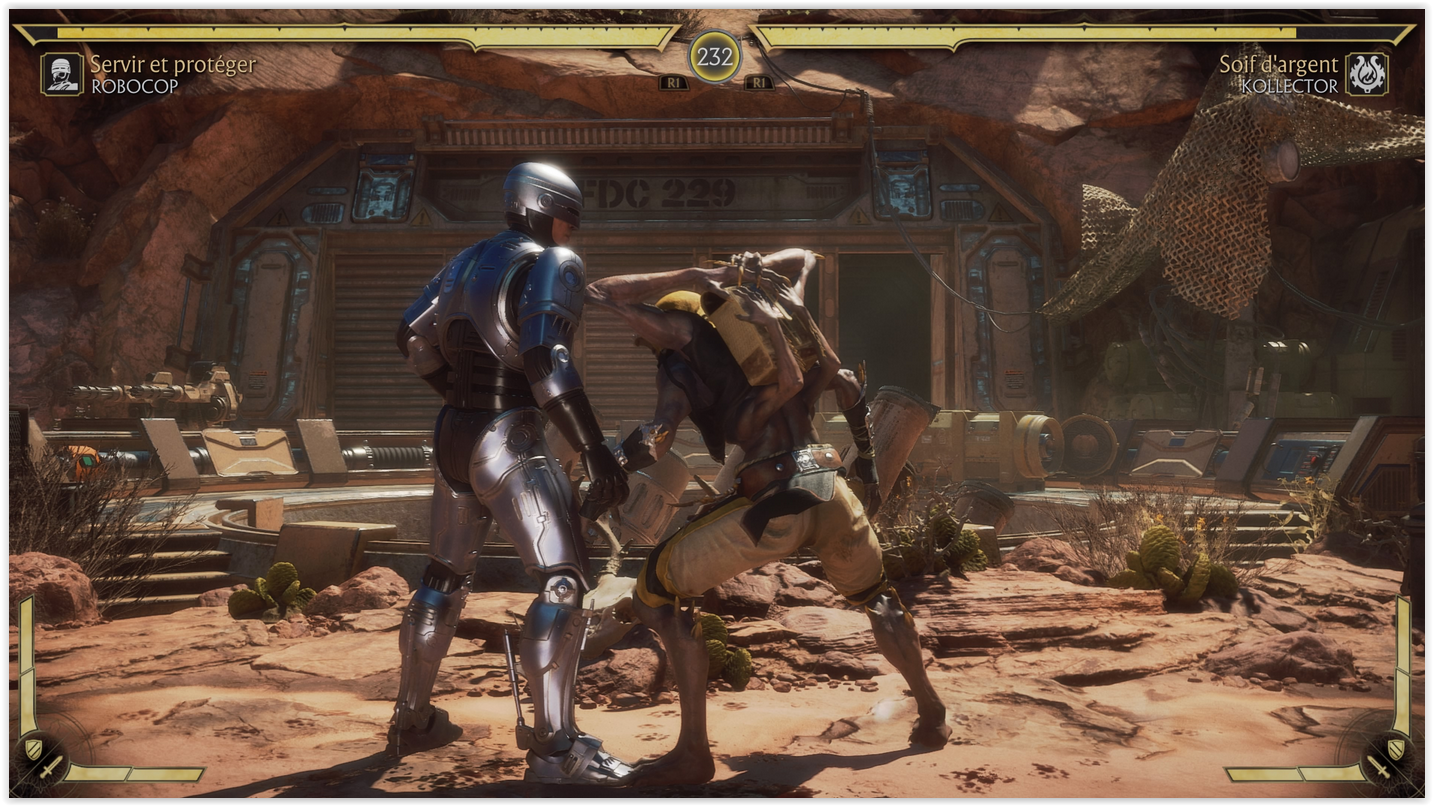Click Kollector's offensive sword meter icon
1433x806 pixels.
1379,767
